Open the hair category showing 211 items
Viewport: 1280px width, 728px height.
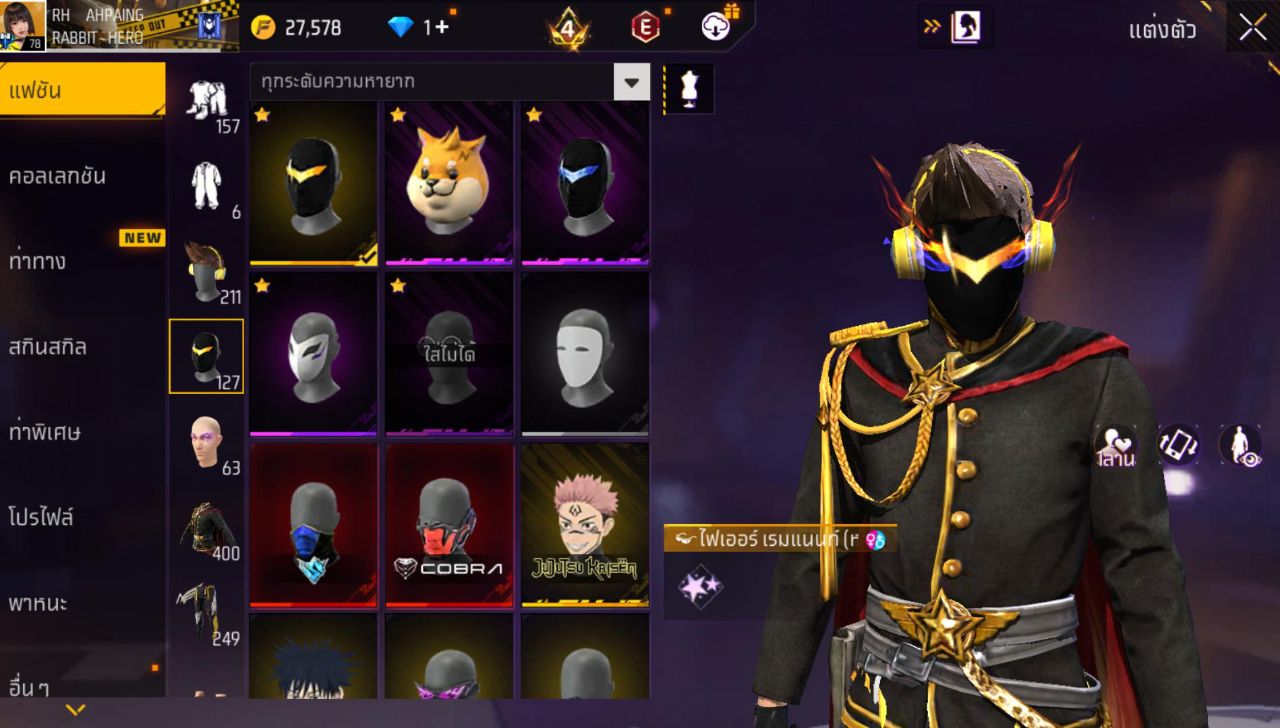pos(206,262)
